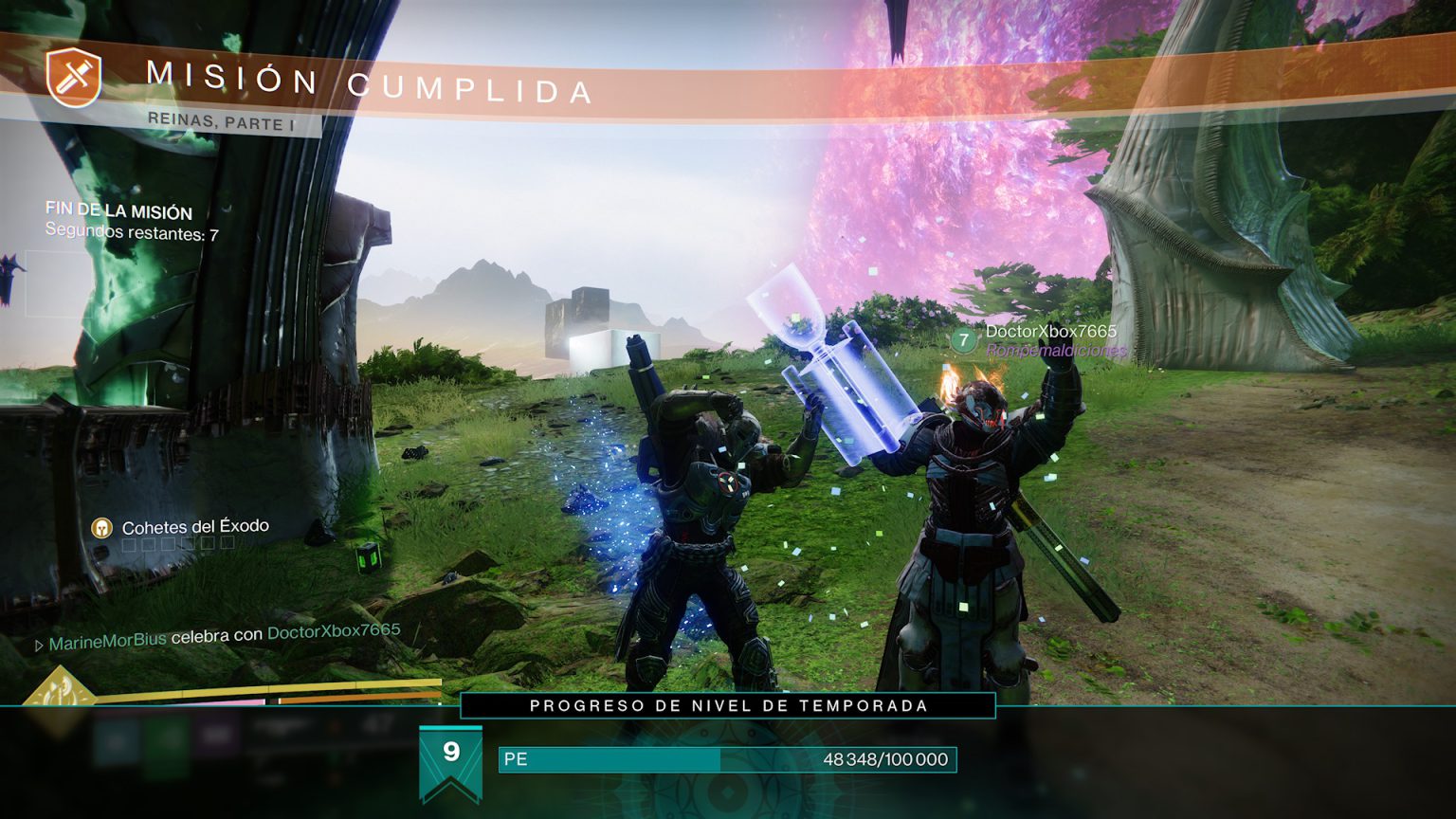Screen dimensions: 1456x819
Task: Open the REINAS, PARTE I mission label
Action: [220, 121]
